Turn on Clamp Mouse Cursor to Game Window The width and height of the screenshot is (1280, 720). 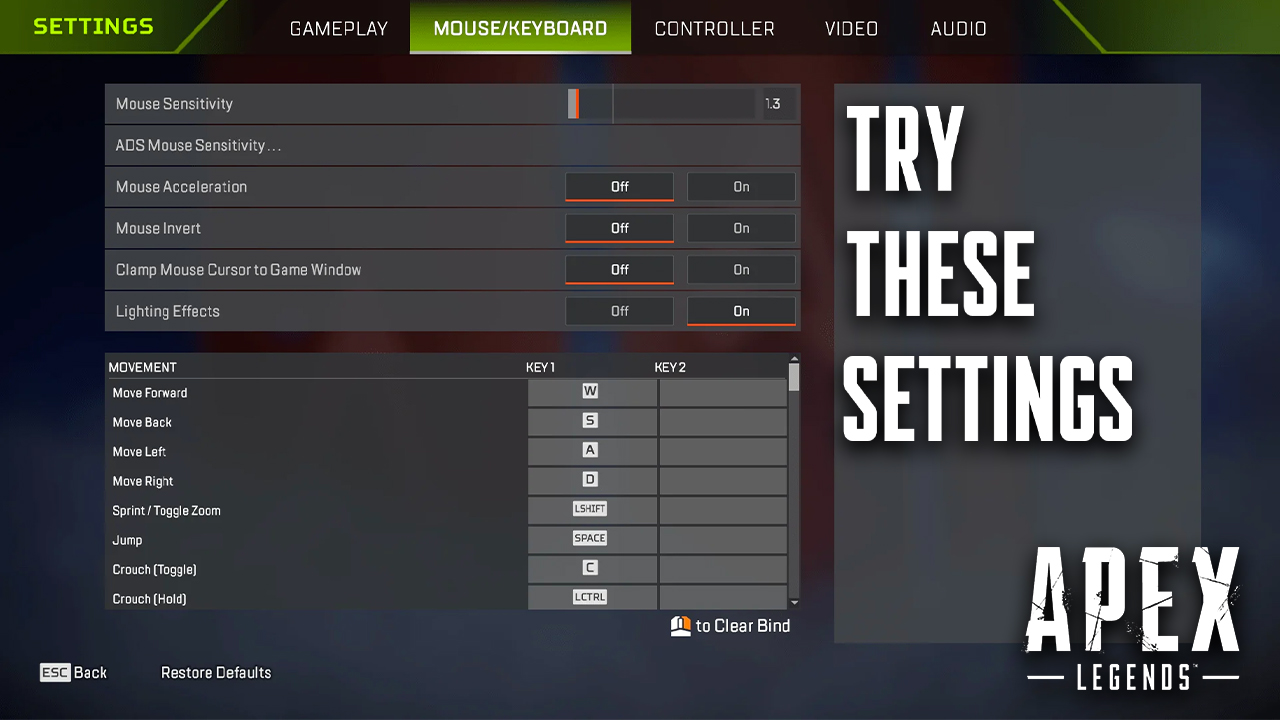741,269
